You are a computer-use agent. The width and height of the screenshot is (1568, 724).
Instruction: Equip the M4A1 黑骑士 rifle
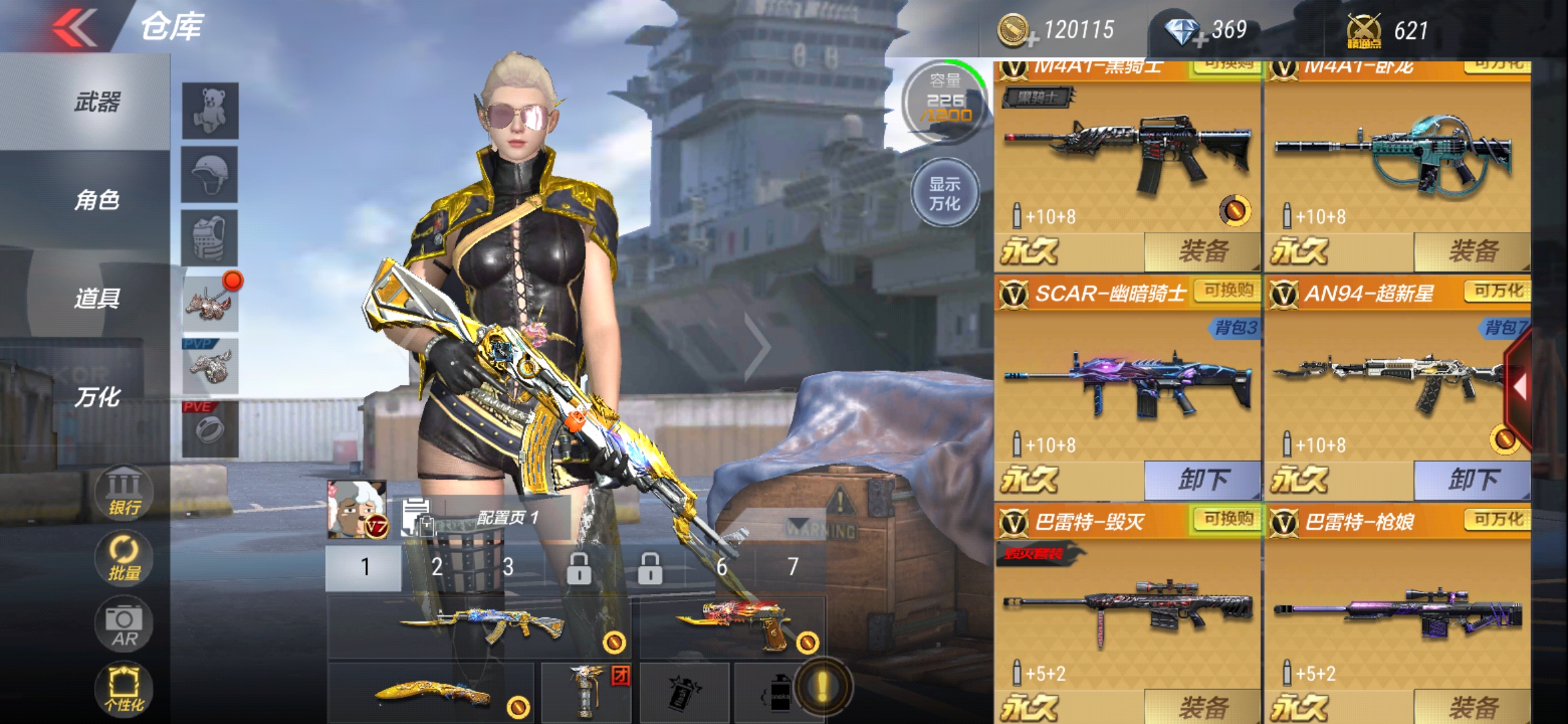[x=1202, y=251]
